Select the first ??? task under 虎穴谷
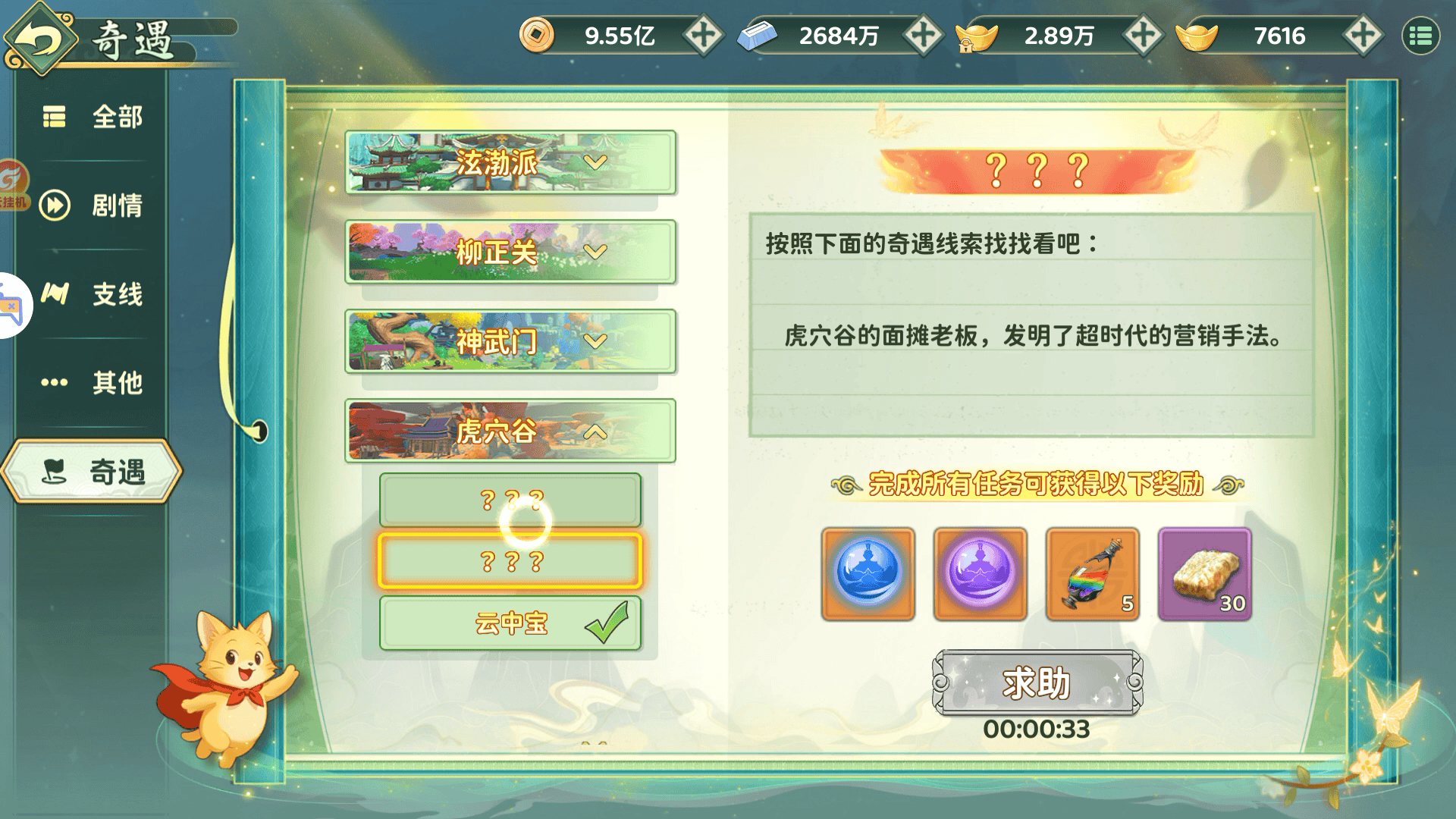This screenshot has height=819, width=1456. click(x=510, y=500)
